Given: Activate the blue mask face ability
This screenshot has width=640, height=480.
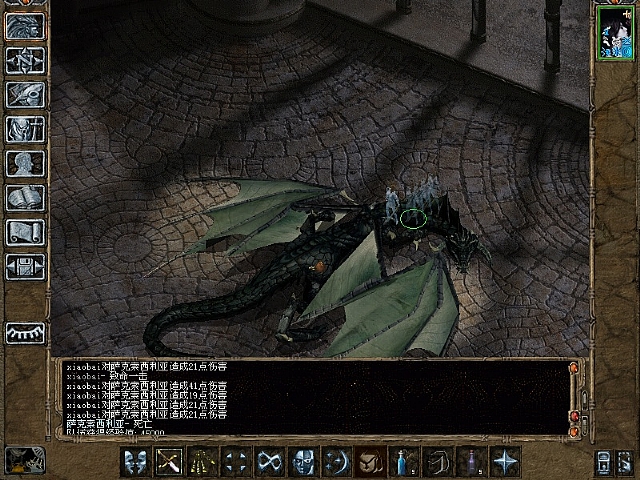Looking at the screenshot, I should [304, 462].
